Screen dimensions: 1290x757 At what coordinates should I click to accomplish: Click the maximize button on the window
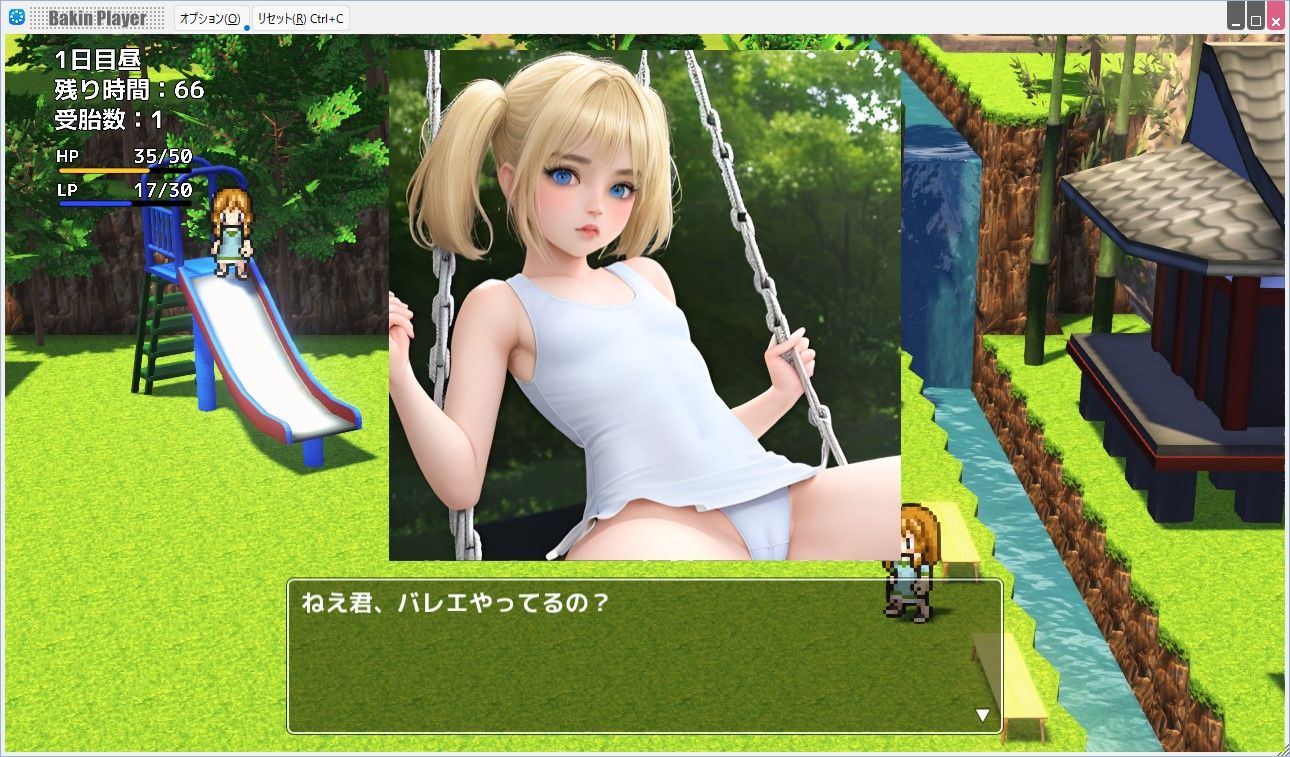(1255, 15)
